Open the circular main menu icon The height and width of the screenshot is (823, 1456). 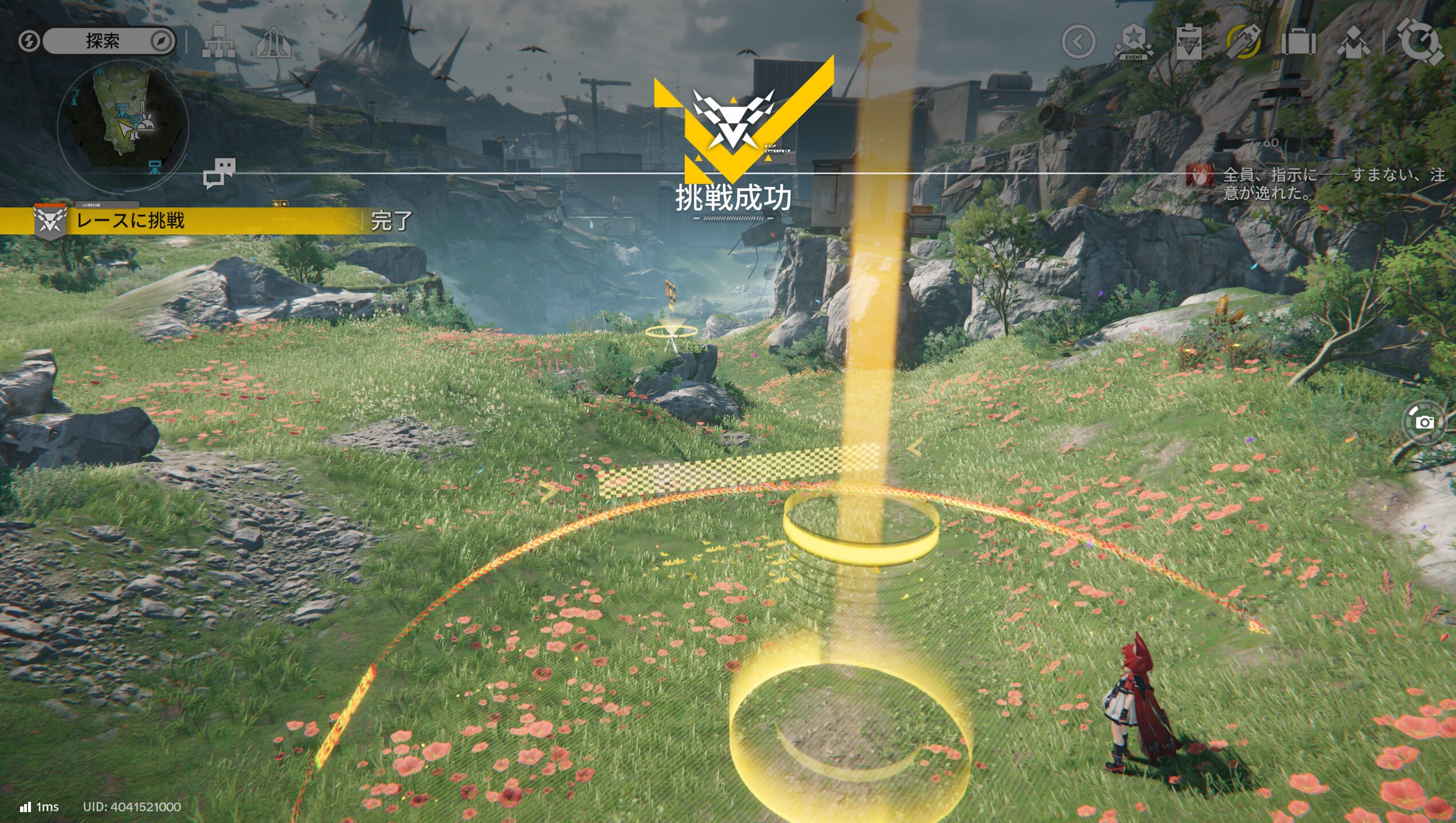(x=1420, y=42)
